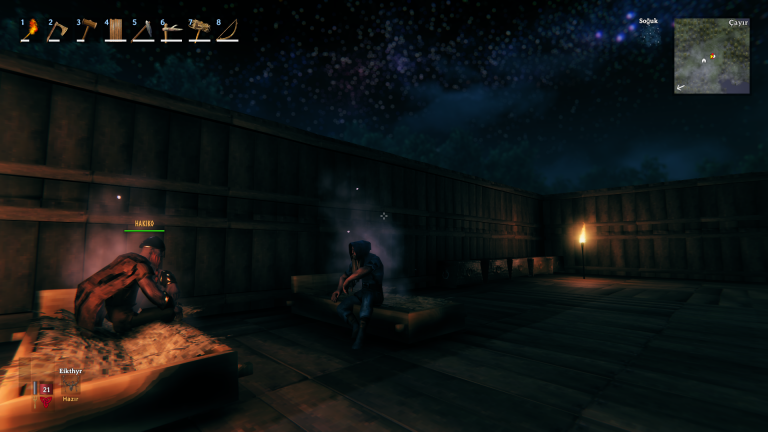The width and height of the screenshot is (768, 432).
Task: Choose the hammer in the hotbar
Action: pos(88,30)
